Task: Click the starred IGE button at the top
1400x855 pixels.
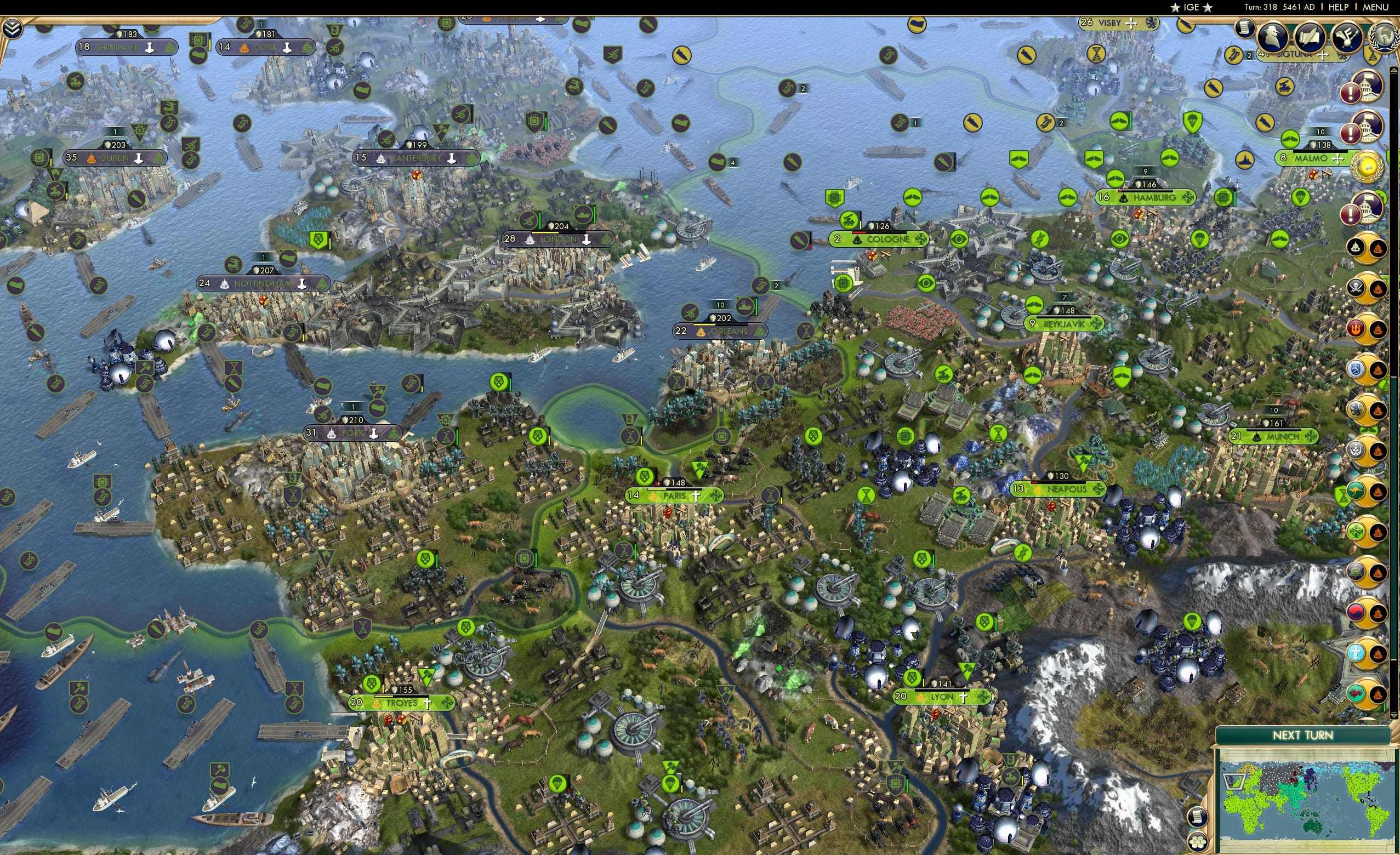Action: click(x=1191, y=7)
